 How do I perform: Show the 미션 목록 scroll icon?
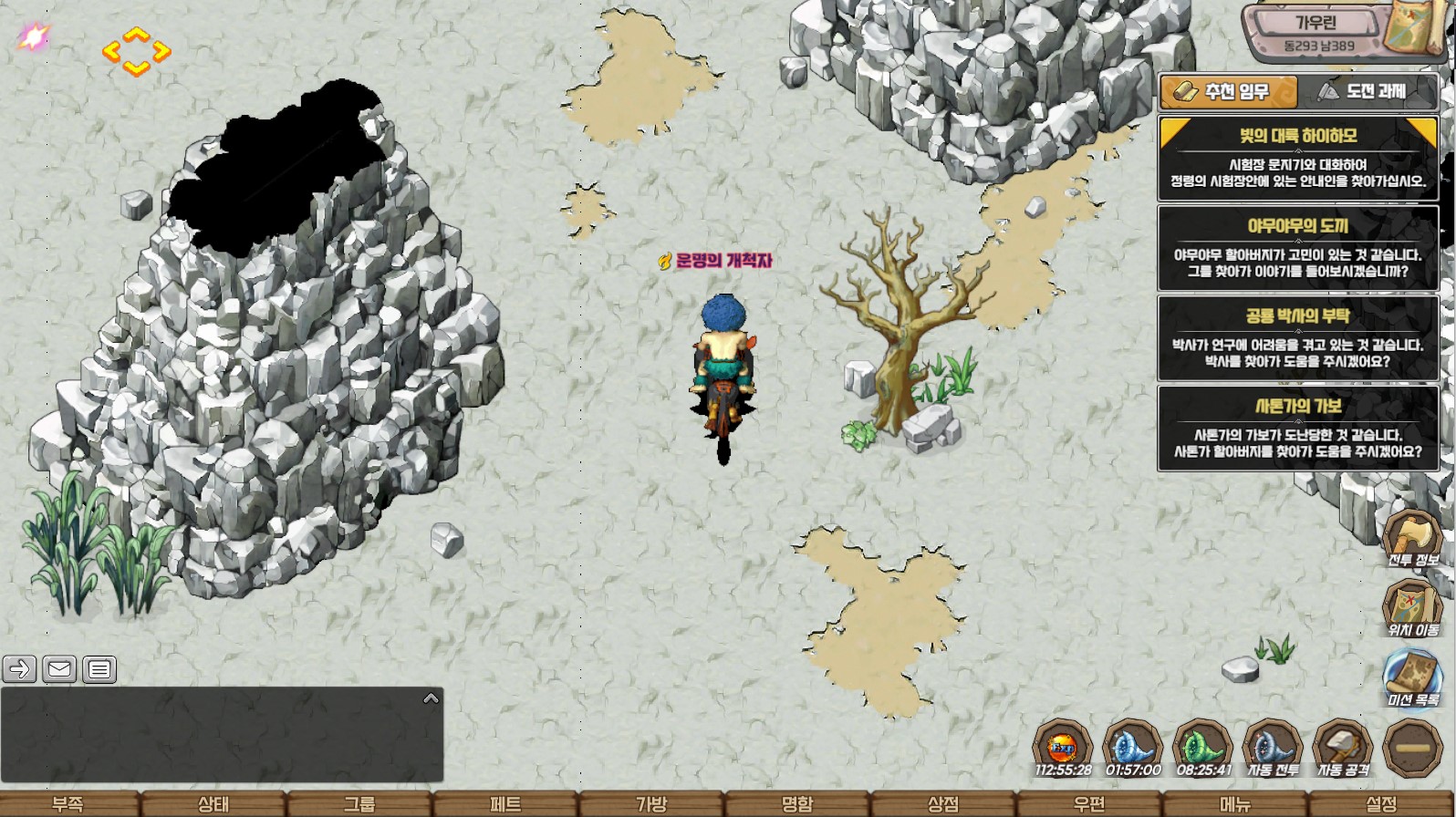point(1413,676)
